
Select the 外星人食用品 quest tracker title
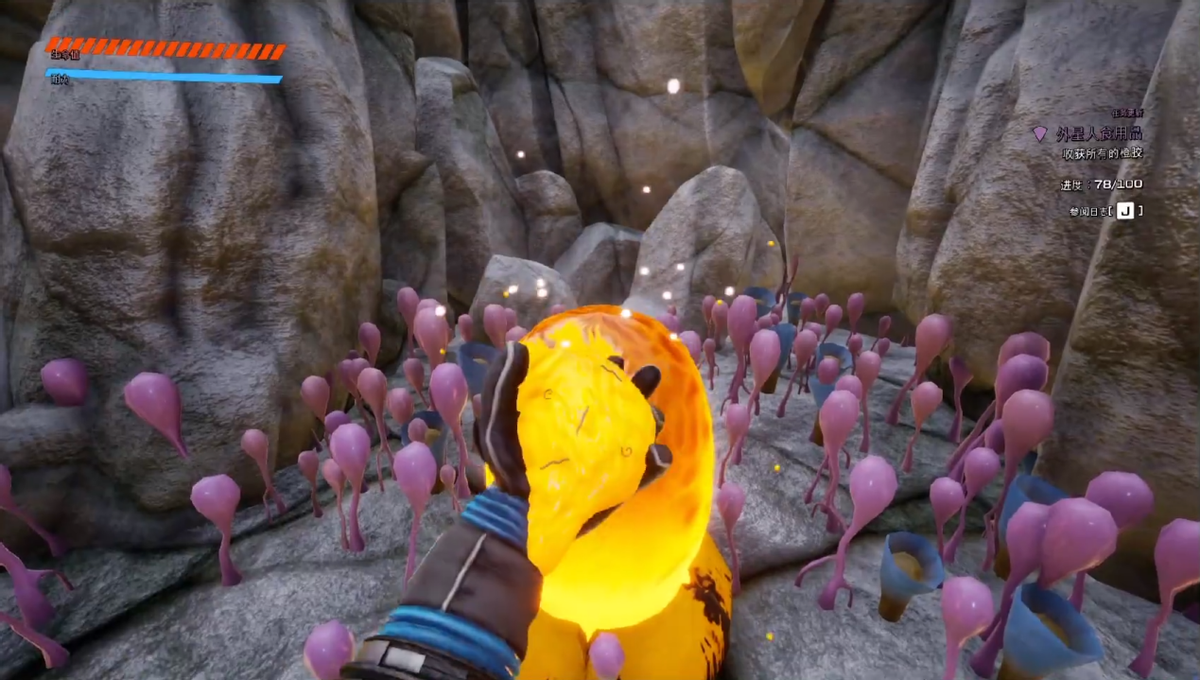pyautogui.click(x=1099, y=134)
